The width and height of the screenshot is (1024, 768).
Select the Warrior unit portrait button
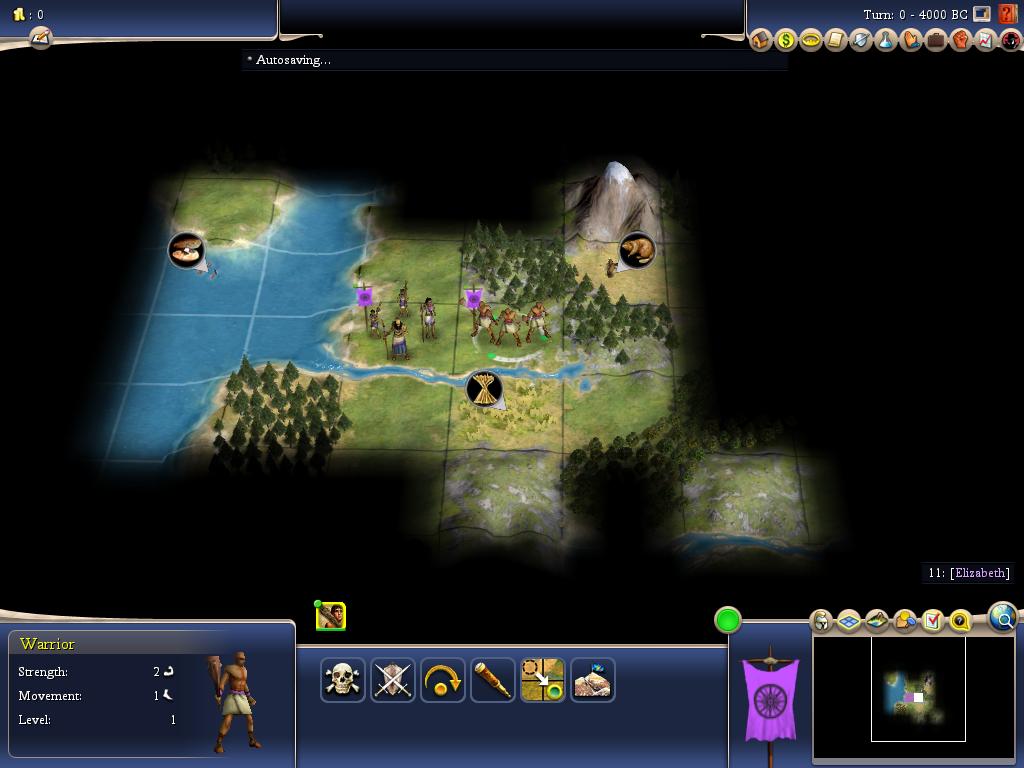click(x=331, y=616)
